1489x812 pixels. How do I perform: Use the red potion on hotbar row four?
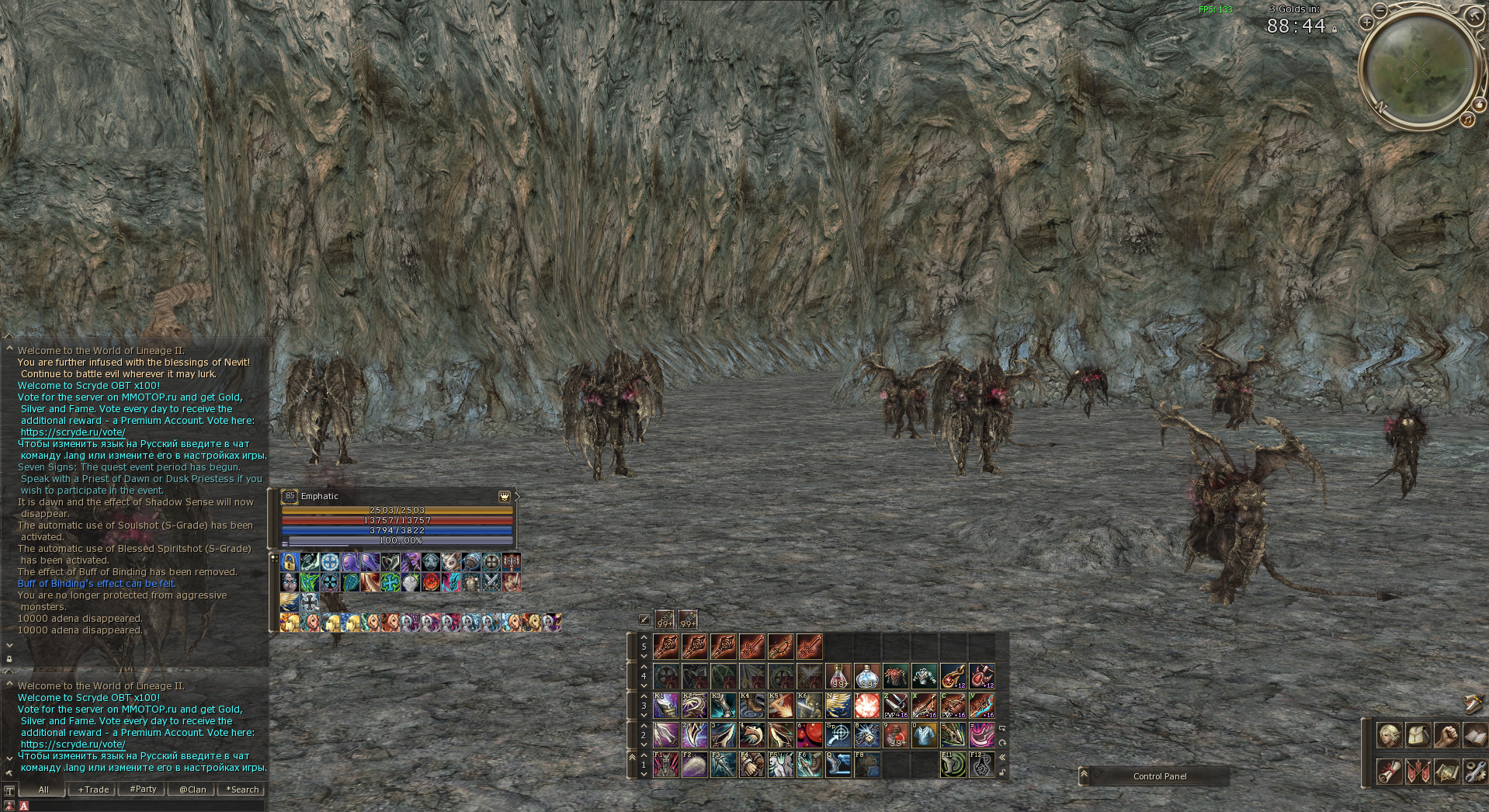838,676
